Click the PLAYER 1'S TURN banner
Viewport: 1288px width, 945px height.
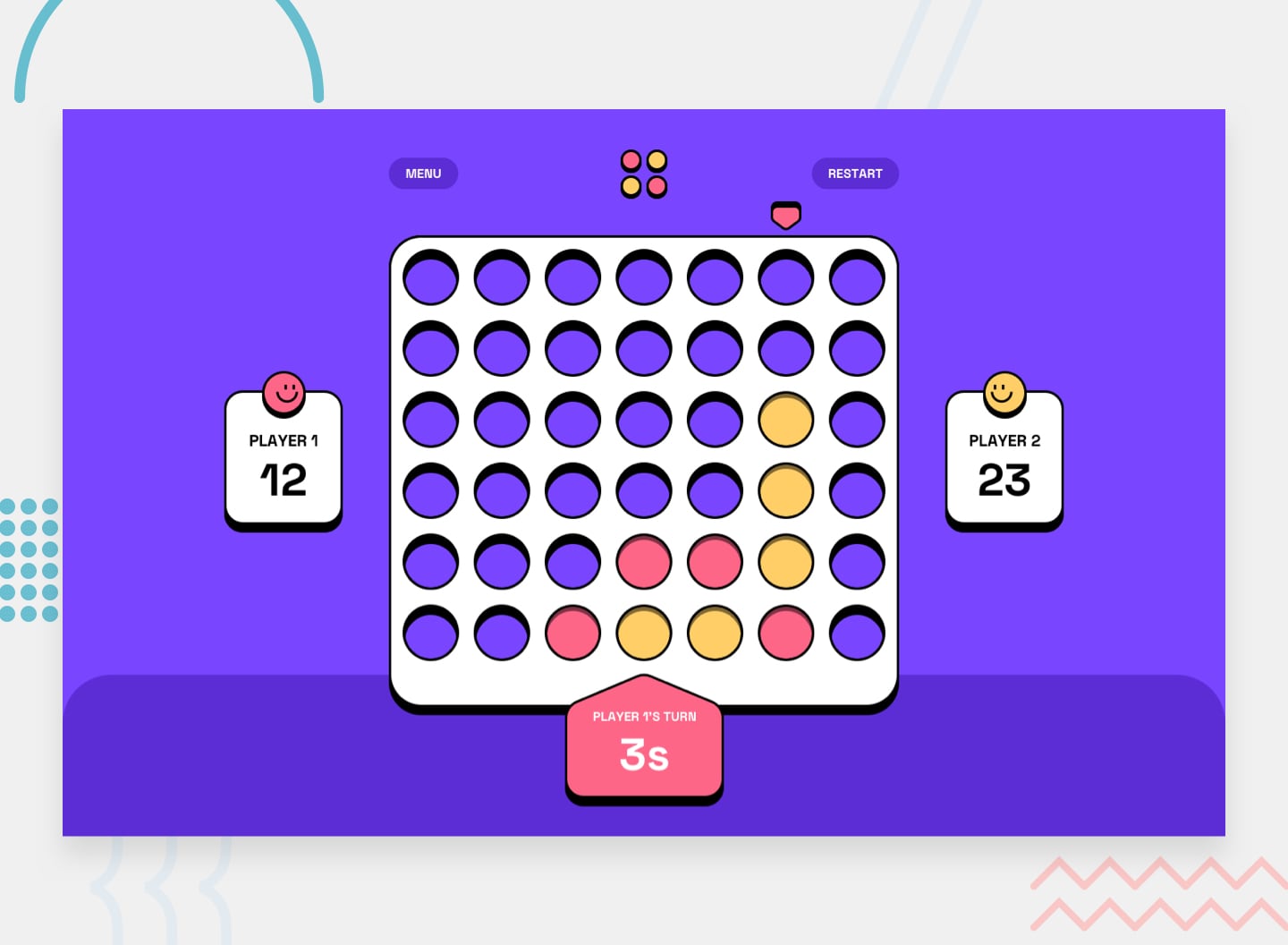coord(643,716)
